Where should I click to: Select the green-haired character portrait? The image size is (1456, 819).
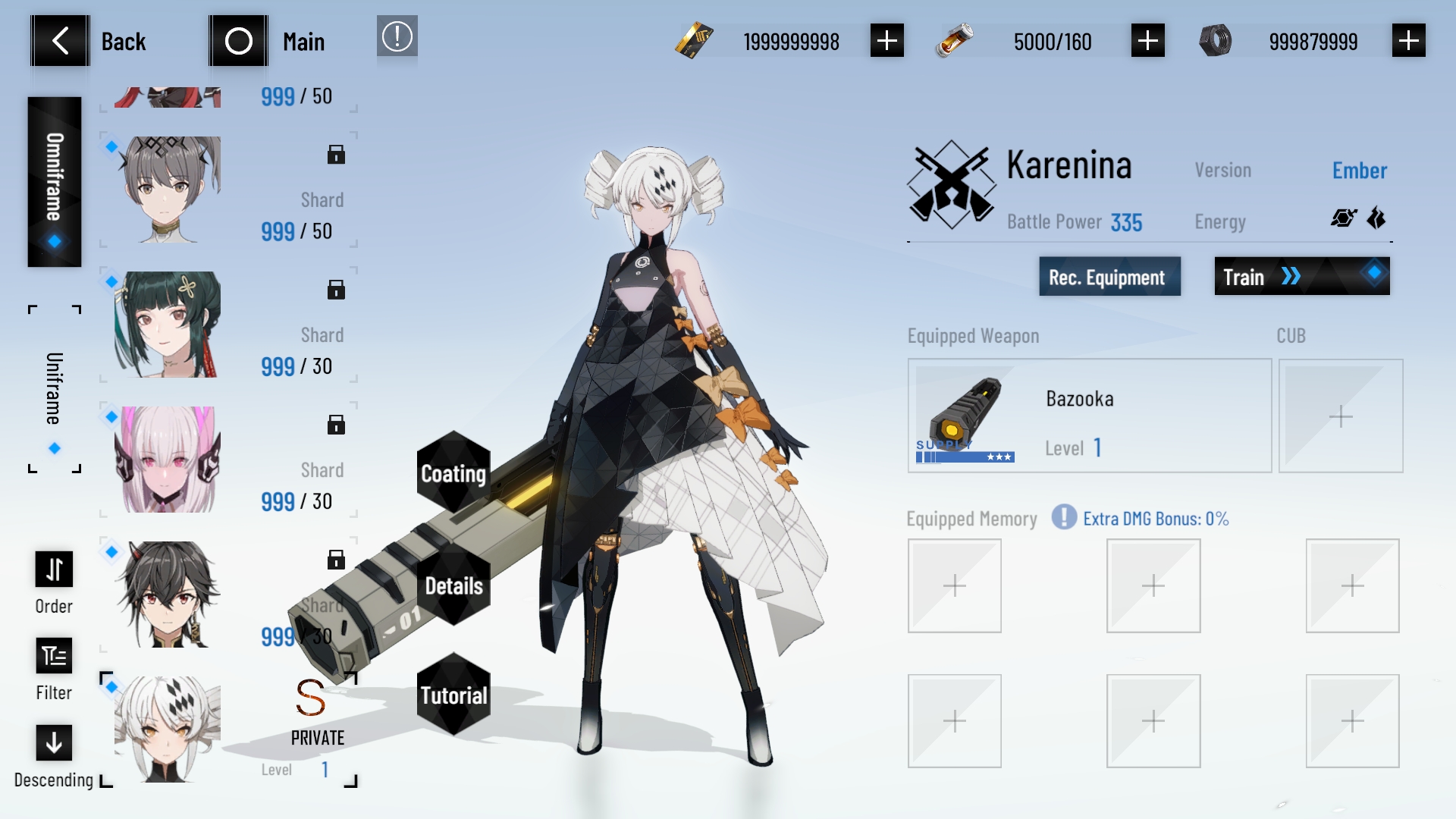[168, 325]
